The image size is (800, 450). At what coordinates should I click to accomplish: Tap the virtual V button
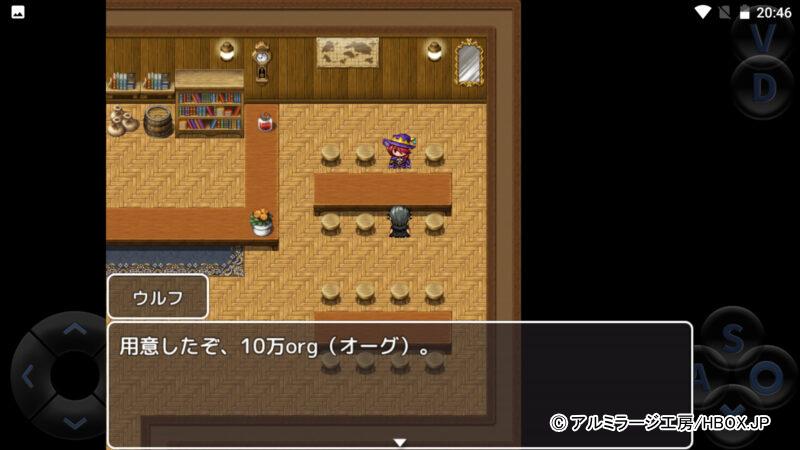tap(764, 37)
